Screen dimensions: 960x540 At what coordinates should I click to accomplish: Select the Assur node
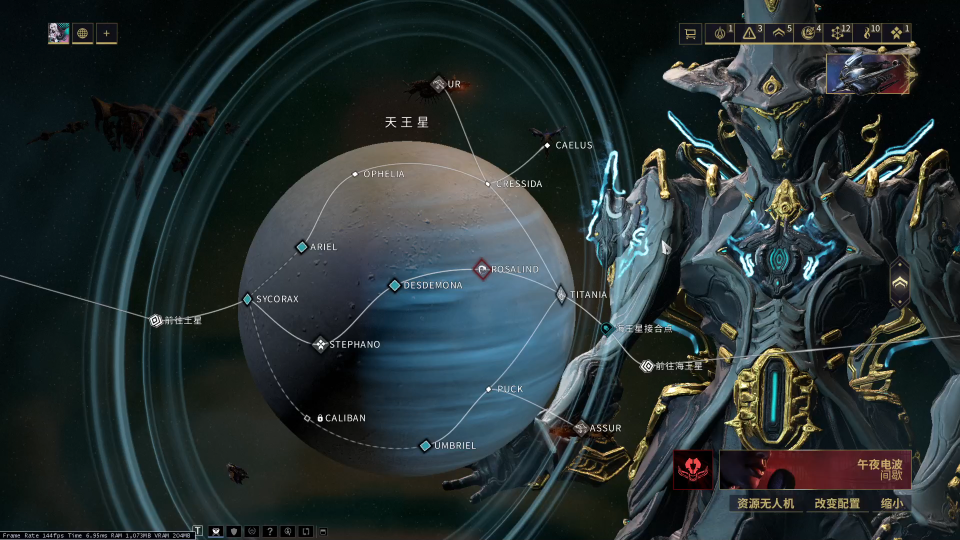point(581,428)
